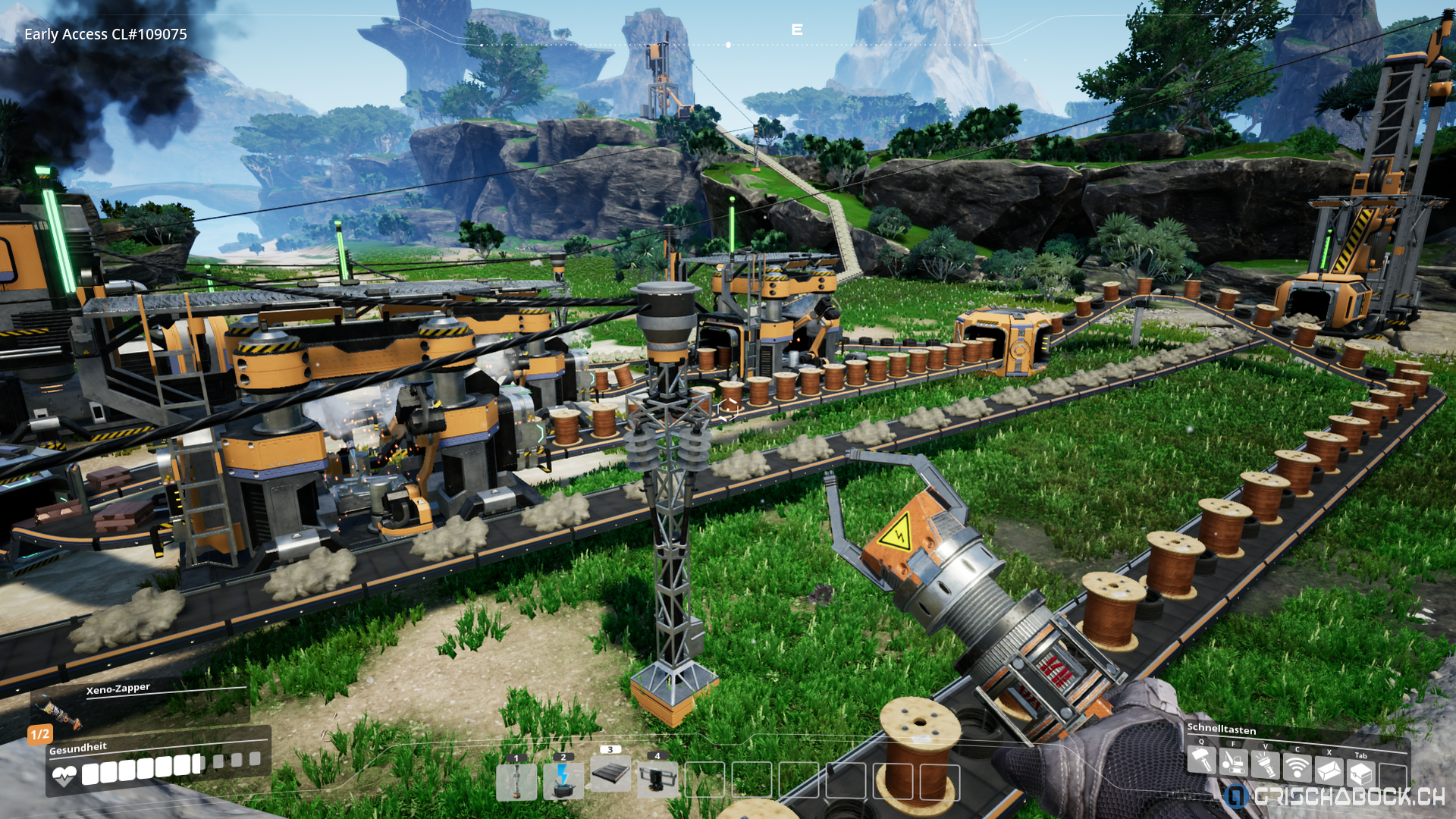Open the build menu hammer icon
The height and width of the screenshot is (819, 1456).
click(1202, 761)
